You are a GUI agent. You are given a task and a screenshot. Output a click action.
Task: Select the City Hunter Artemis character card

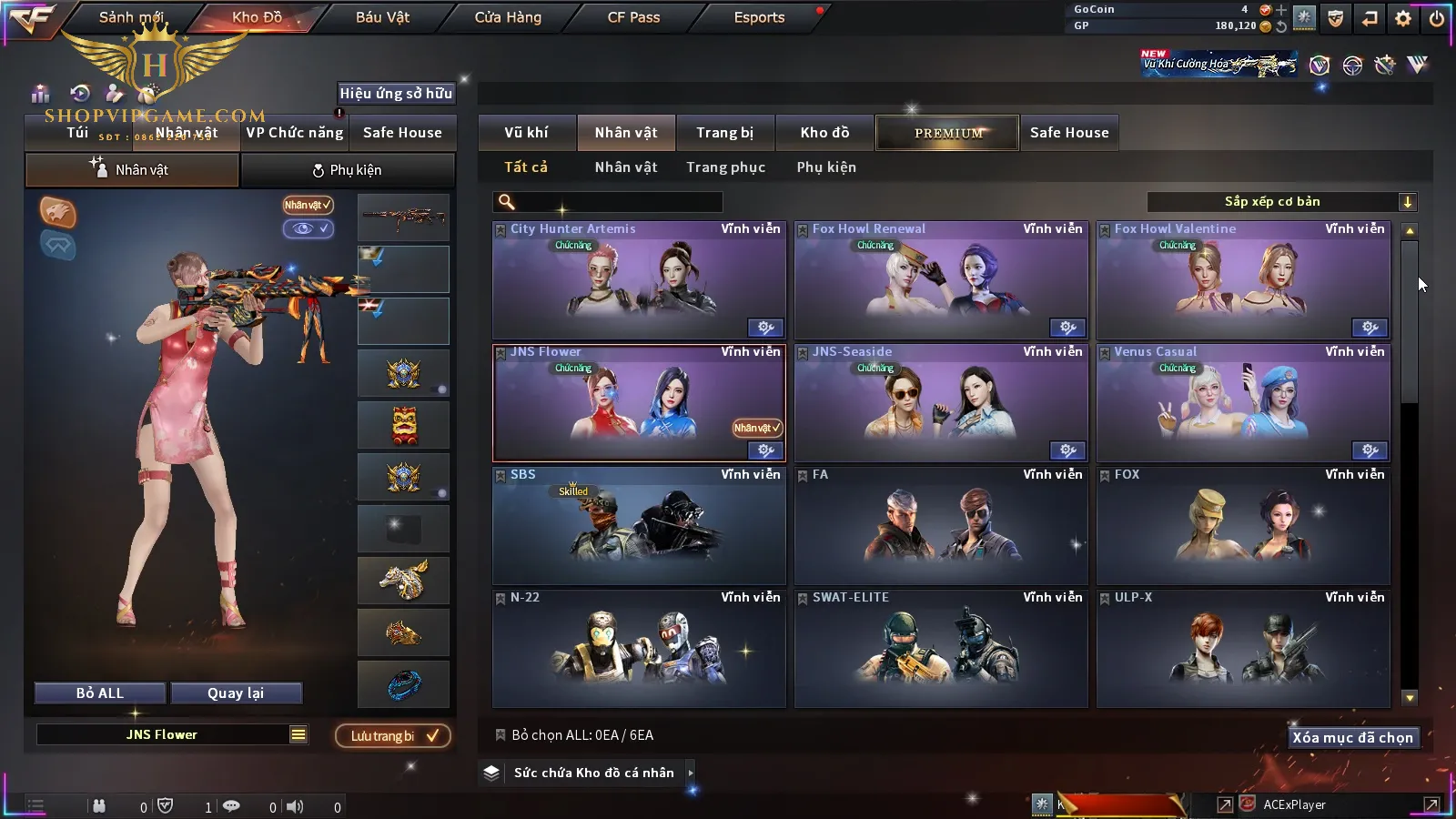tap(638, 280)
